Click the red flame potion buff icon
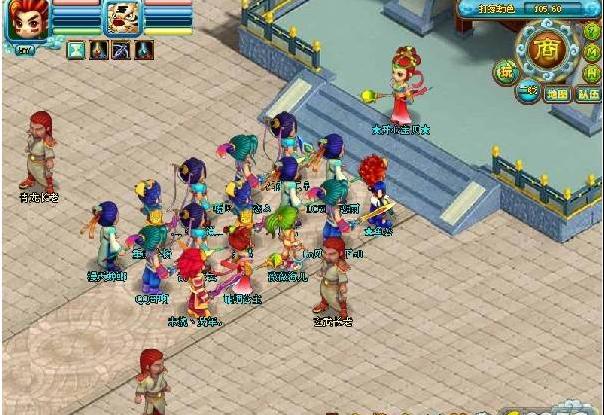 (99, 49)
